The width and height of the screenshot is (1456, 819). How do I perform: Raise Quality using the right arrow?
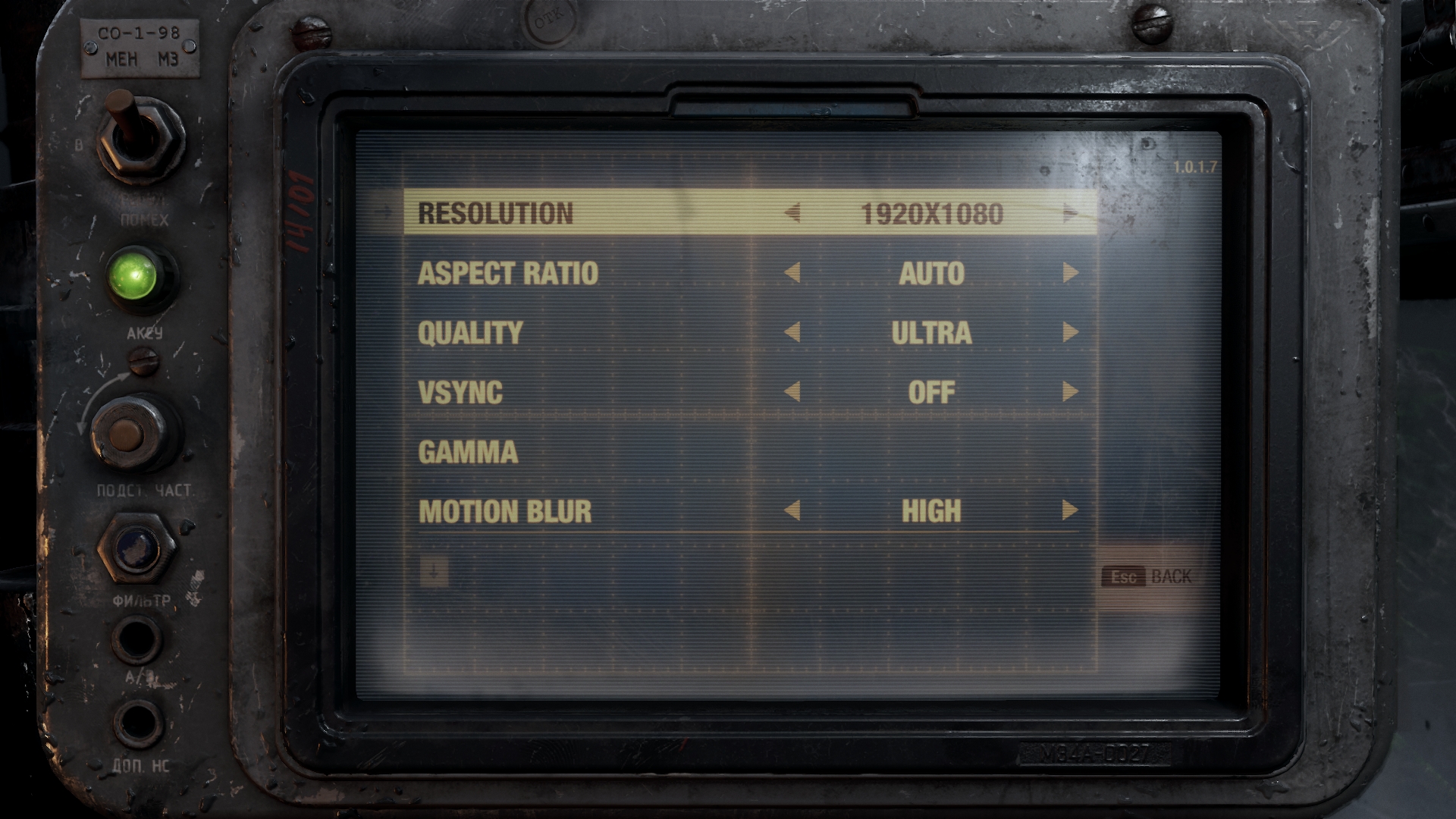click(x=1070, y=332)
